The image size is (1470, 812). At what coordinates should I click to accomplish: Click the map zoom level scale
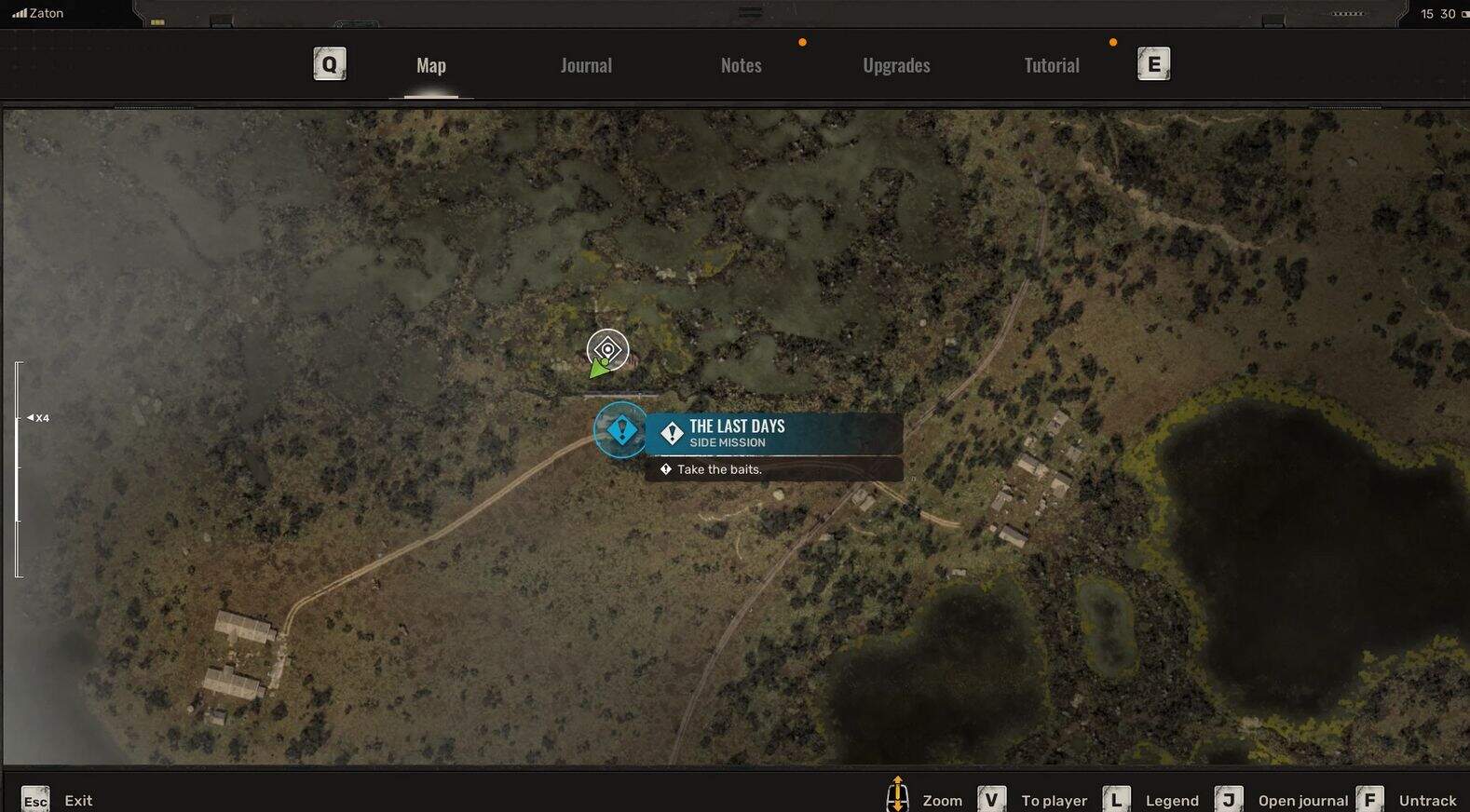coord(19,468)
